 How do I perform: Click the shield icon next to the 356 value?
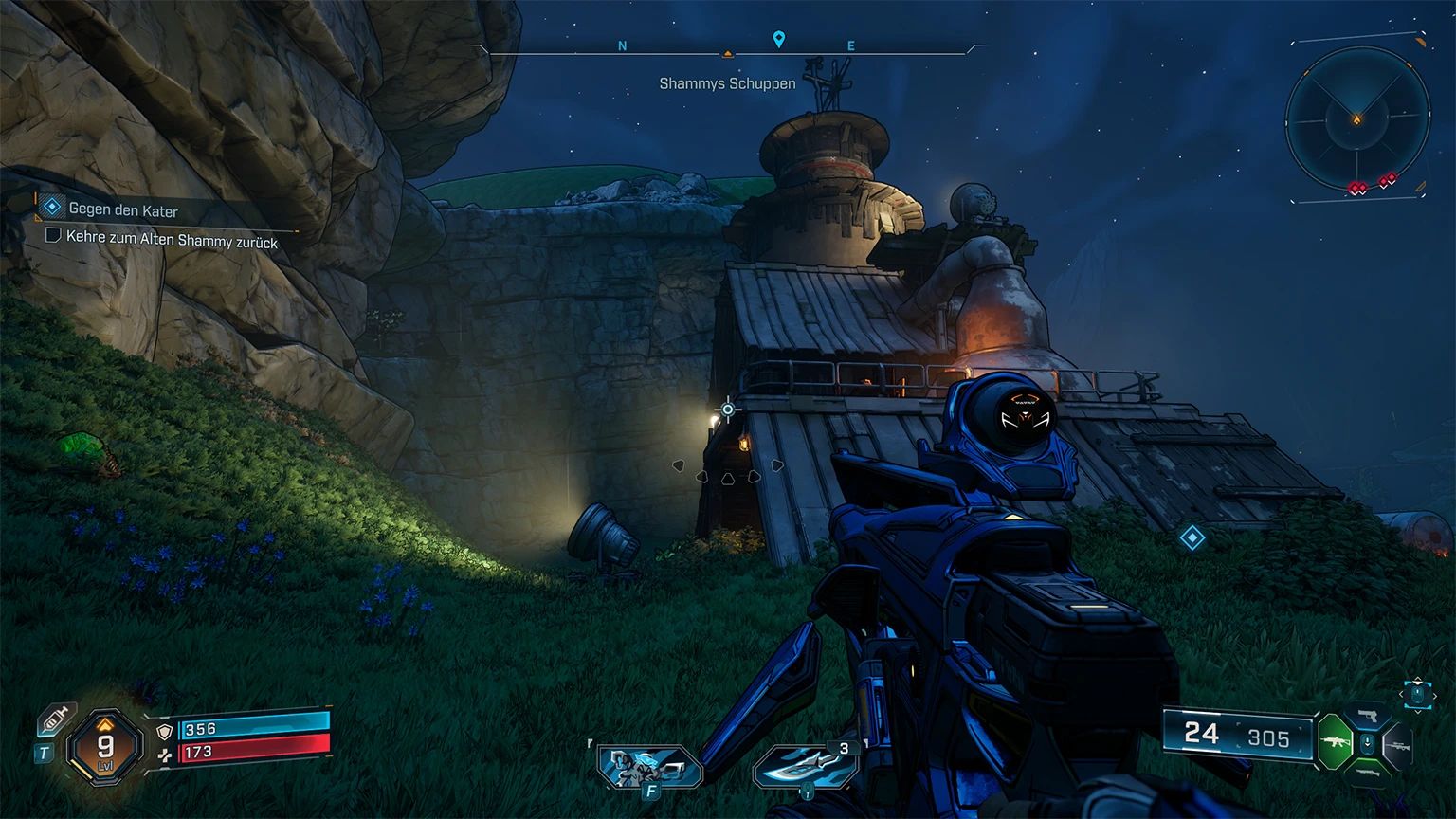pyautogui.click(x=163, y=733)
